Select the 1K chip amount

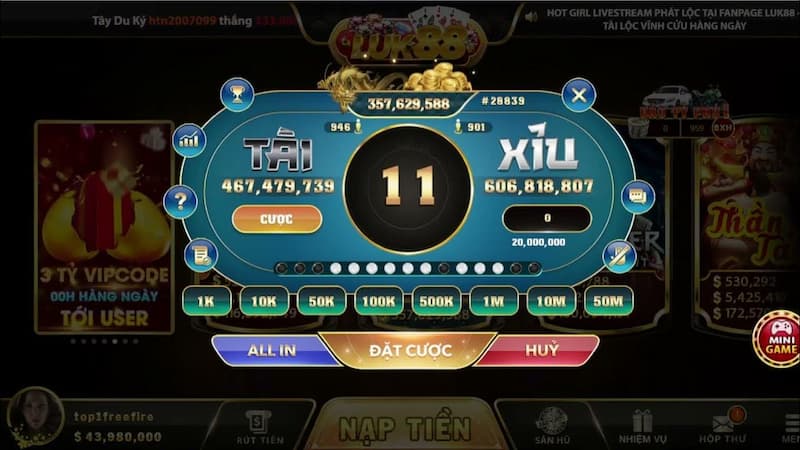point(206,300)
